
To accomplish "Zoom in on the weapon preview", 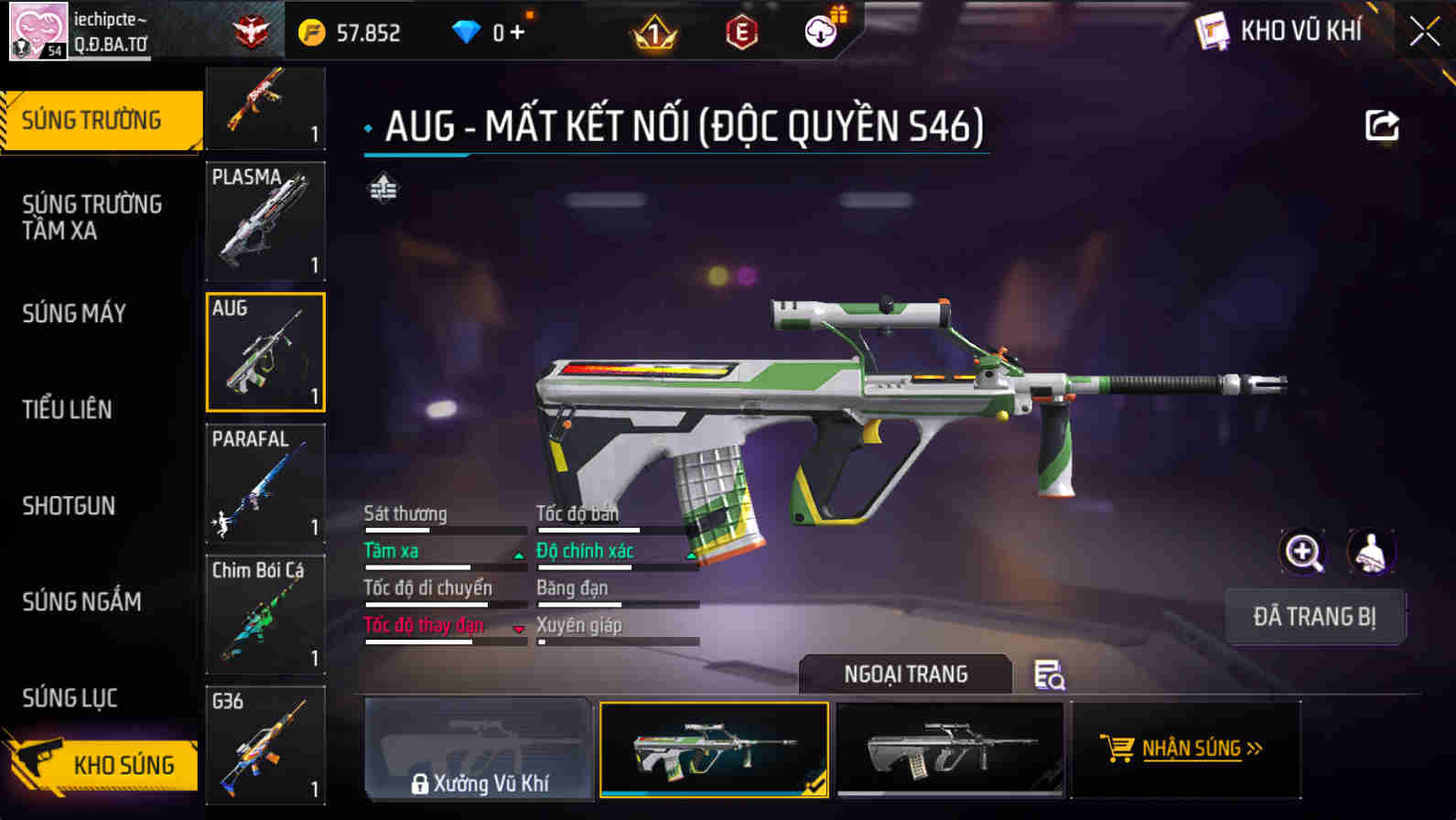I will pyautogui.click(x=1302, y=552).
